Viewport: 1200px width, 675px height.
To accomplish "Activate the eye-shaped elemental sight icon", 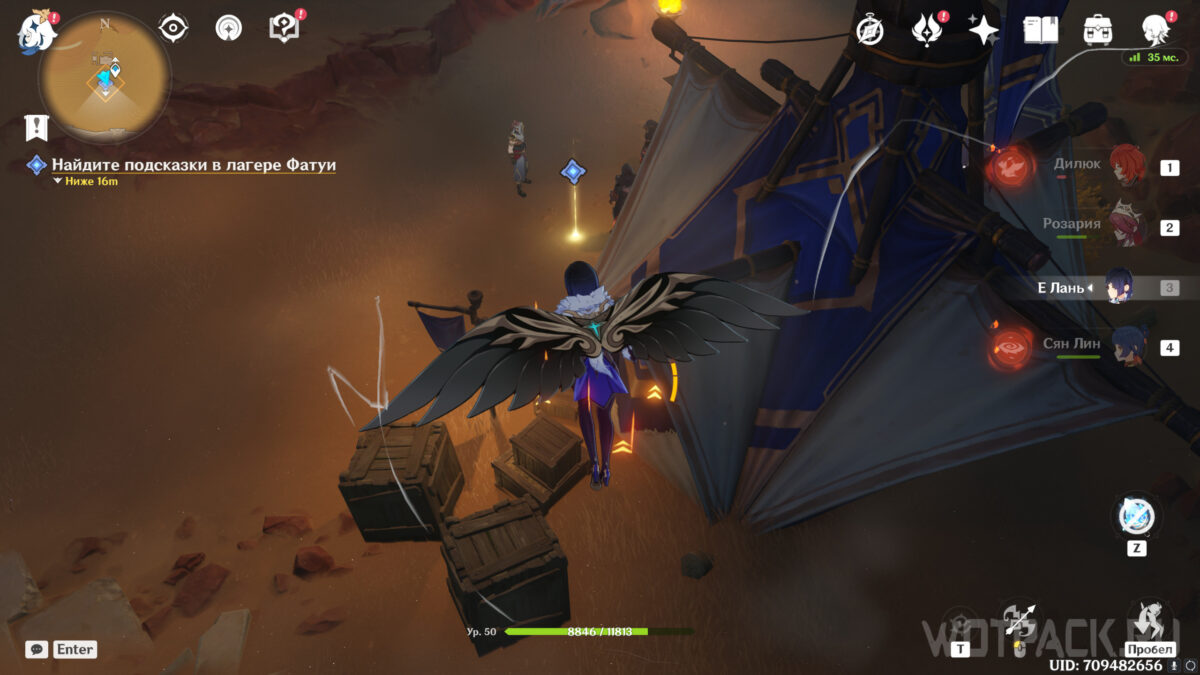I will coord(173,28).
